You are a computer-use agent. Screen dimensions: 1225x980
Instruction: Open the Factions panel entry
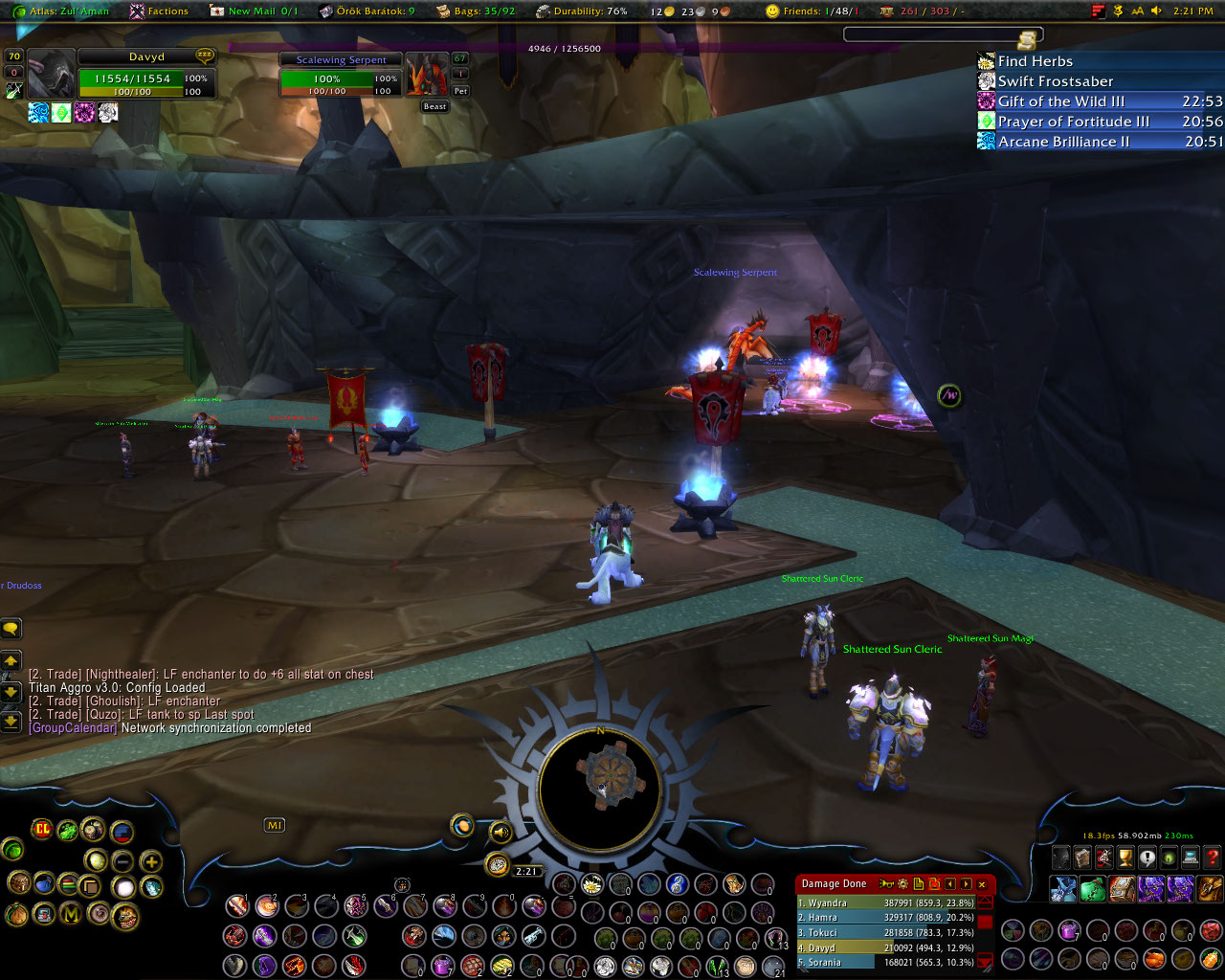[160, 11]
